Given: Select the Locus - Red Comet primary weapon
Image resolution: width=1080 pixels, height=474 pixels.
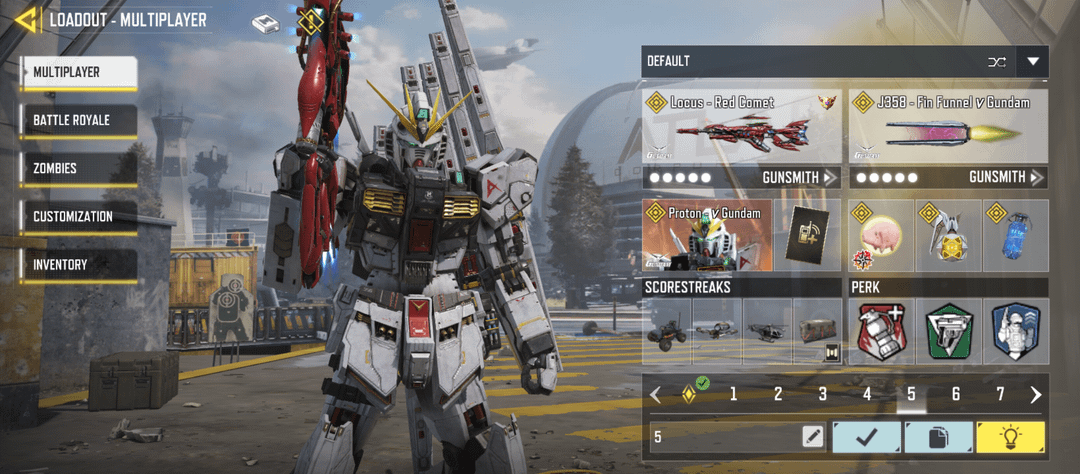Looking at the screenshot, I should click(x=741, y=127).
